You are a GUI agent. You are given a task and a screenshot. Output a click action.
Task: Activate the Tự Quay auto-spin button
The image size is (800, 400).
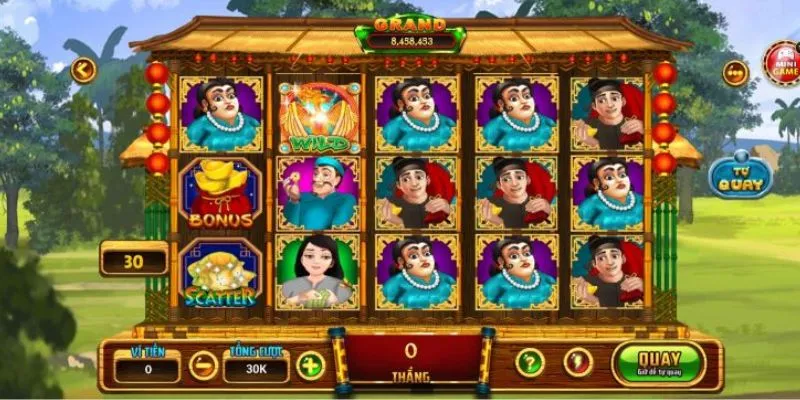741,177
